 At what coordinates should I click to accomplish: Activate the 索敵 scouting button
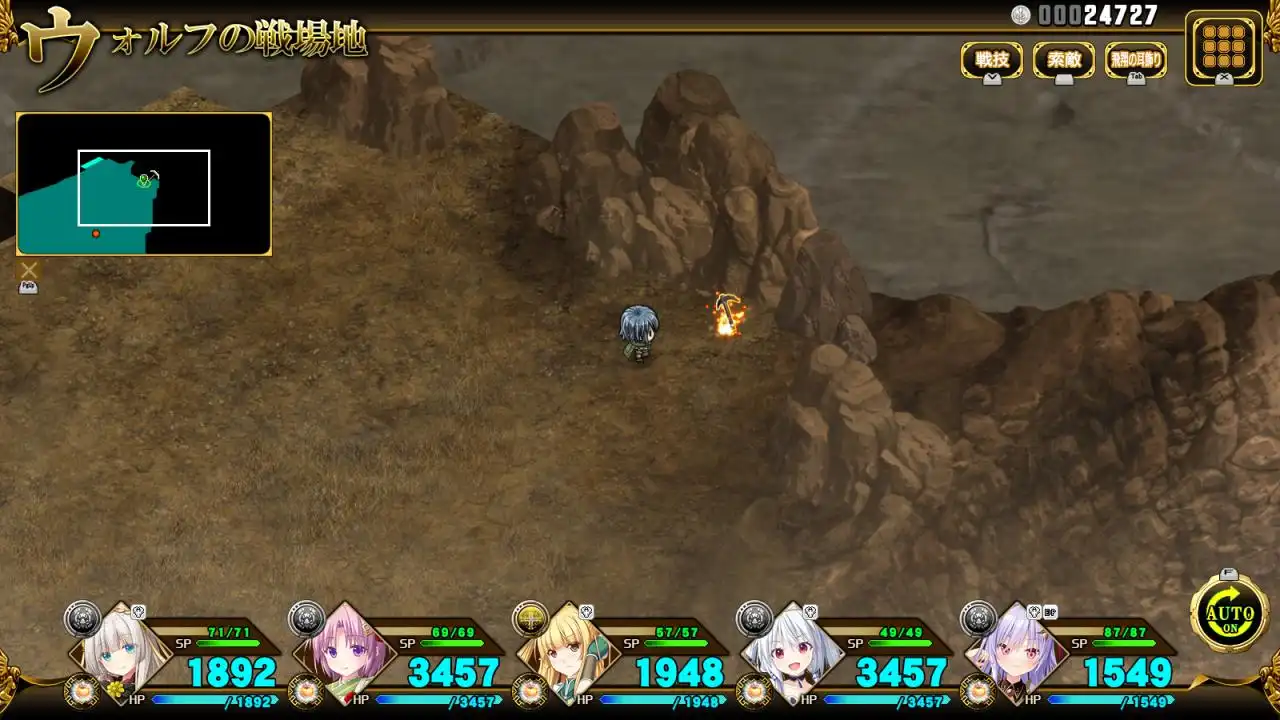point(1063,60)
